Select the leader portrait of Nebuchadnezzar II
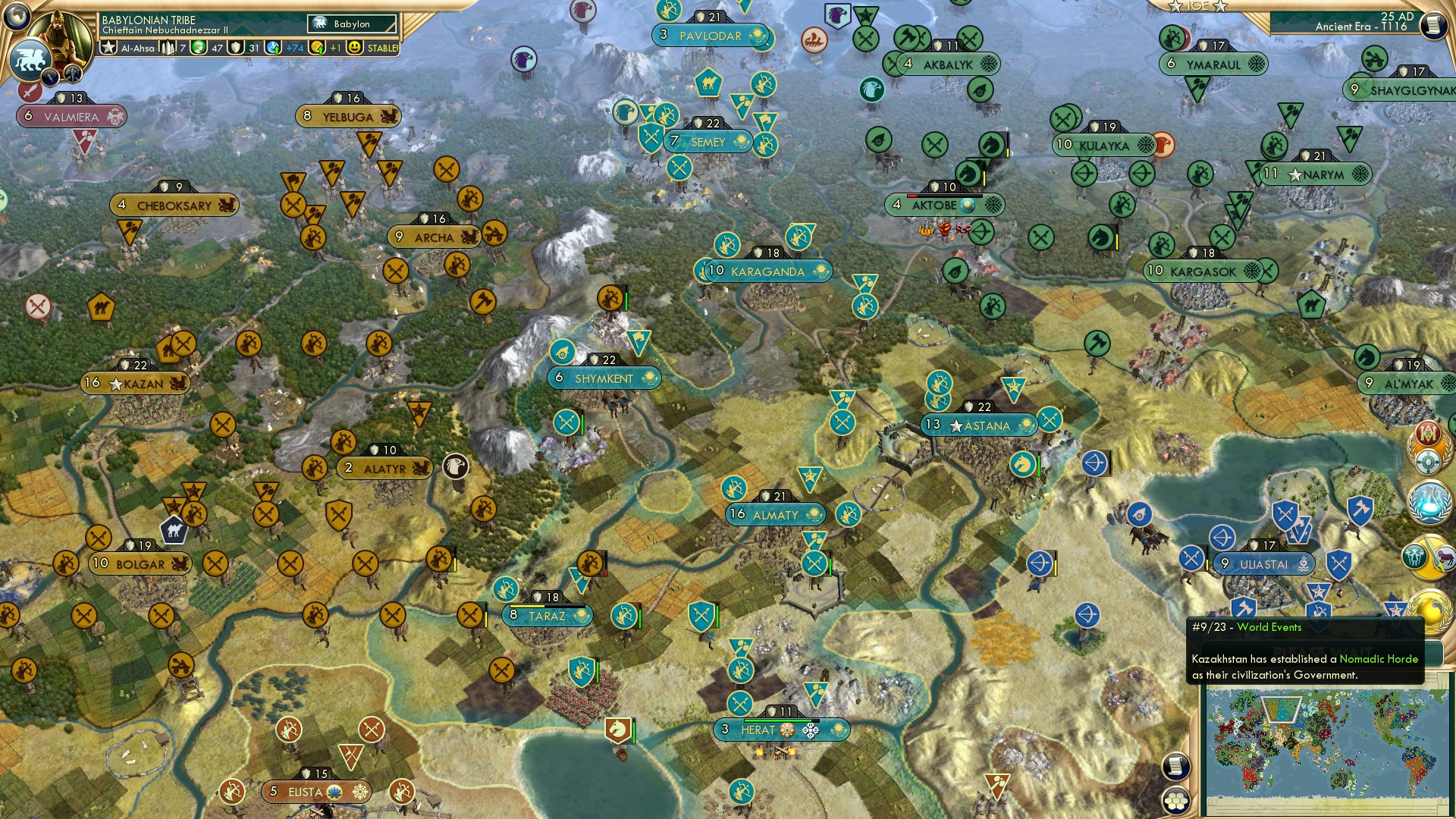1456x819 pixels. click(x=58, y=35)
